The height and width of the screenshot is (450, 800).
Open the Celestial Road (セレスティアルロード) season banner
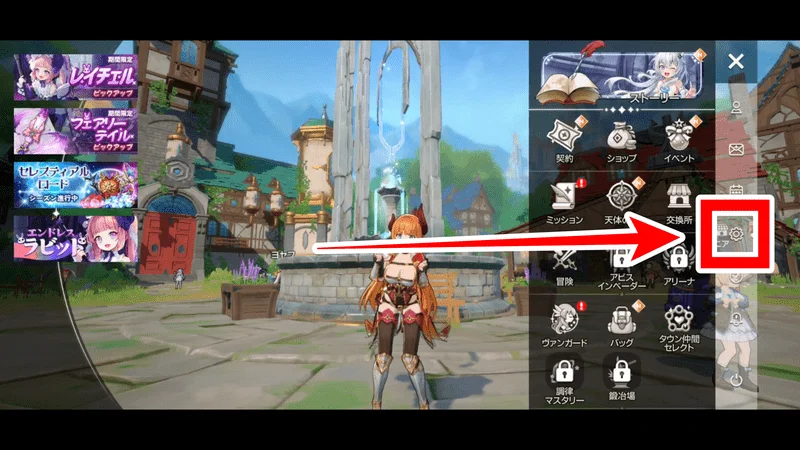[x=76, y=183]
